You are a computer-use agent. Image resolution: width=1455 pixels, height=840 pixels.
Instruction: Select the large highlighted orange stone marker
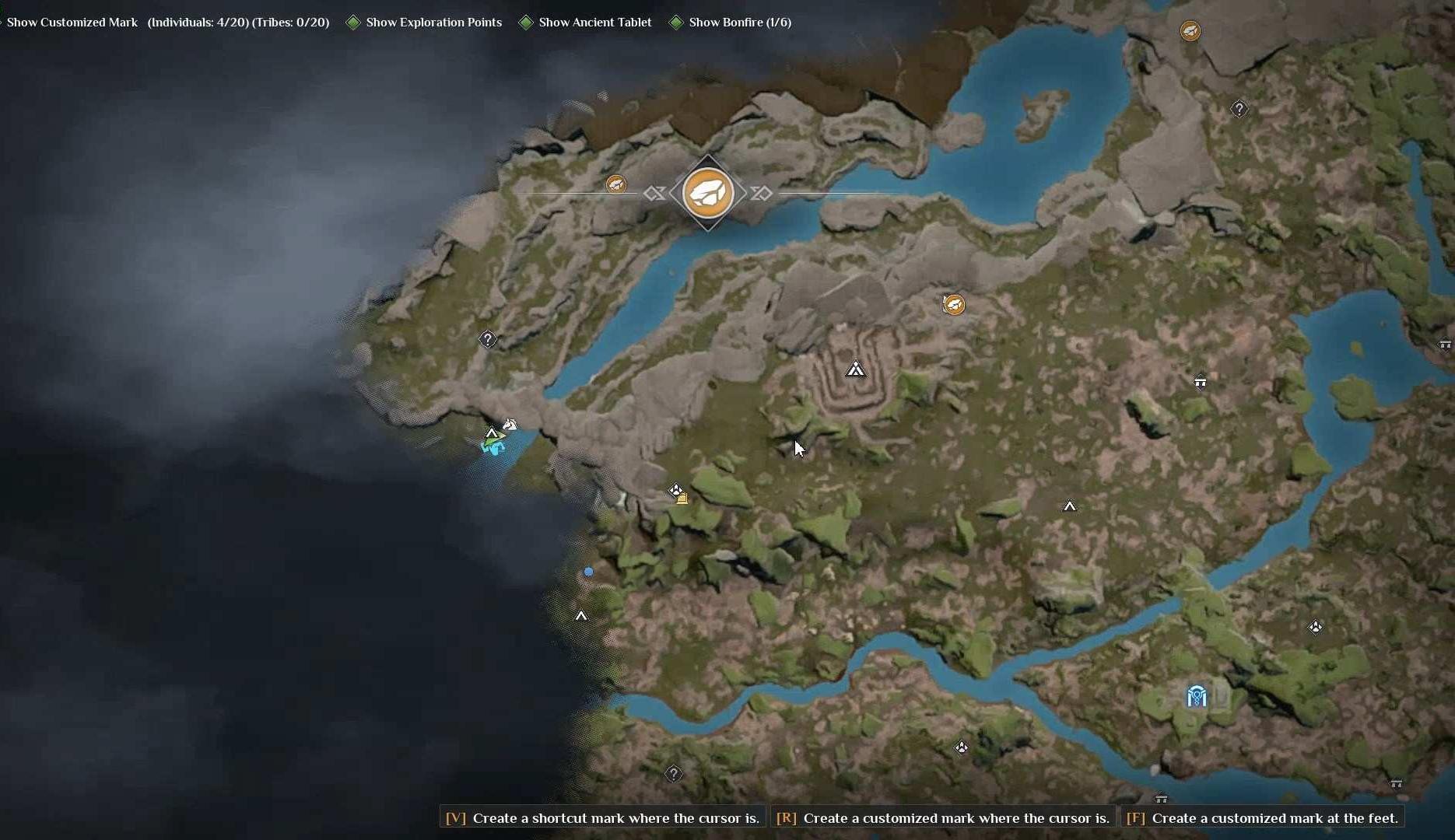707,193
